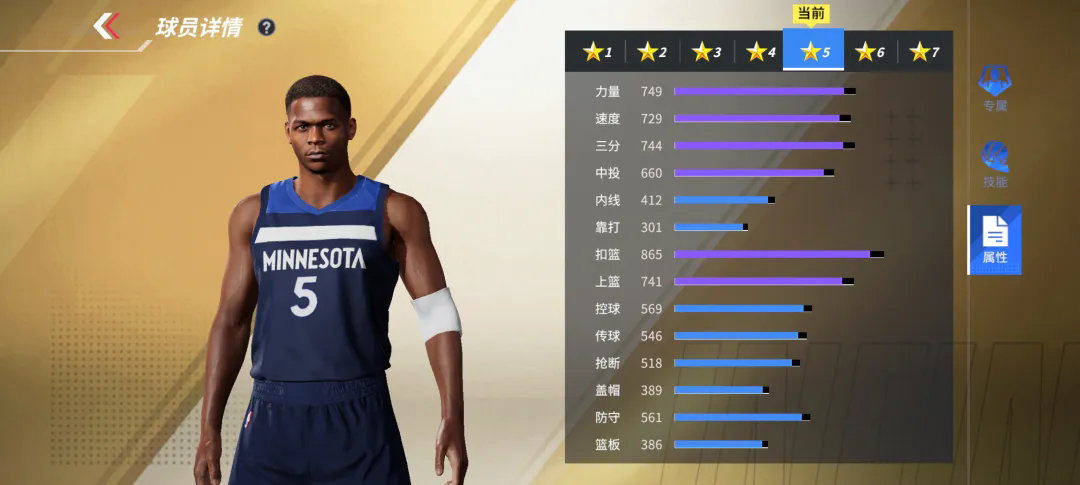Select the 属性 attributes side tab
The height and width of the screenshot is (485, 1080).
(x=994, y=240)
